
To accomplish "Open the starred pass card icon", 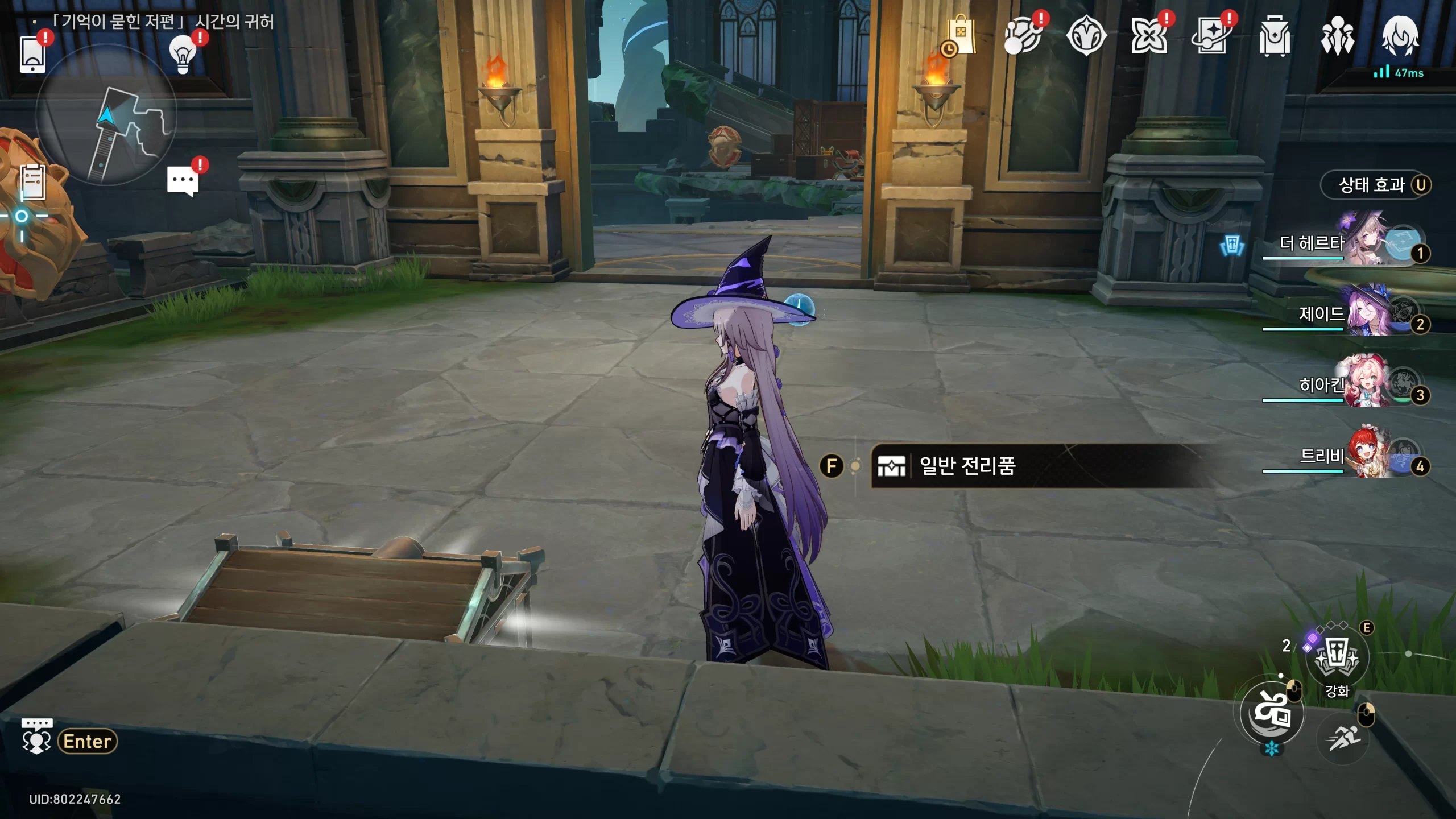I will (1211, 36).
